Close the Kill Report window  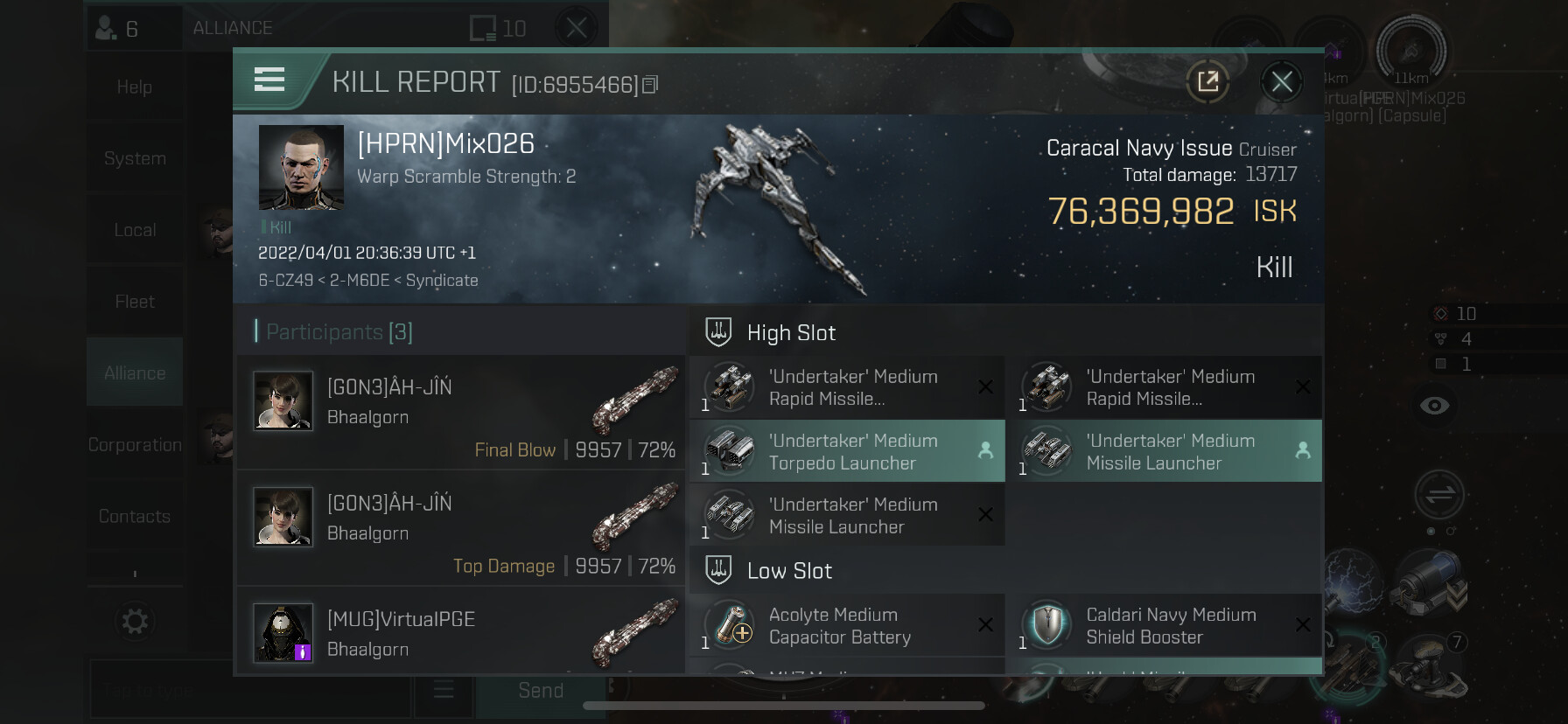1282,82
